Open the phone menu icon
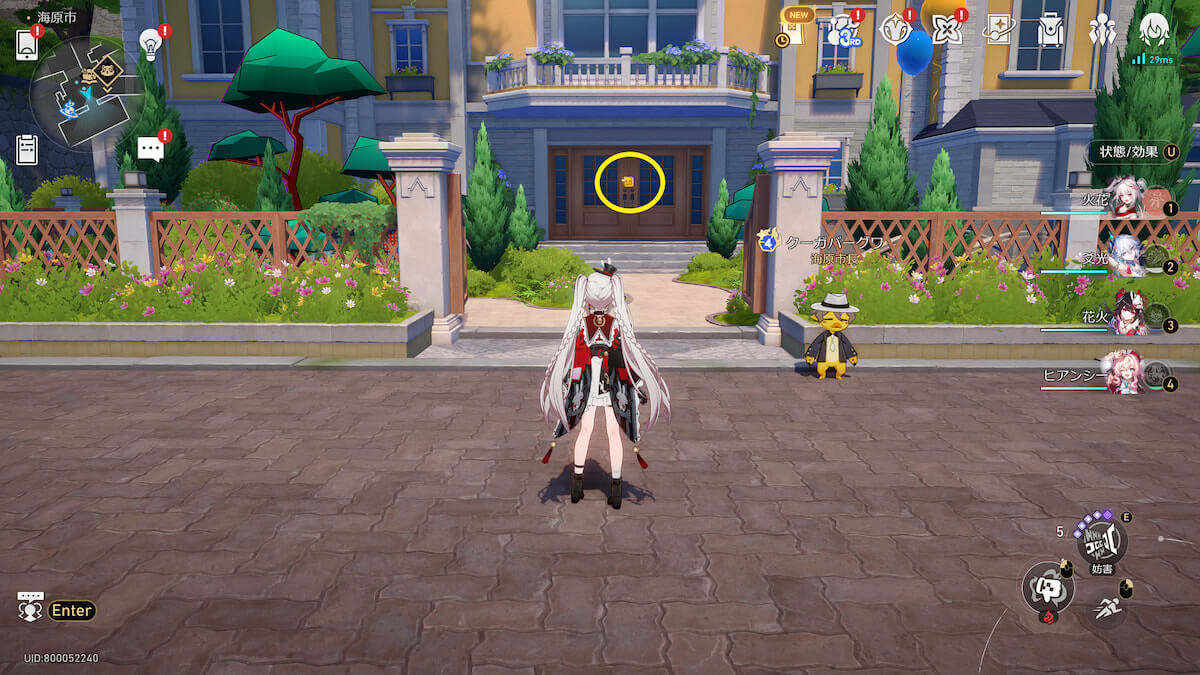This screenshot has height=675, width=1200. [x=27, y=44]
